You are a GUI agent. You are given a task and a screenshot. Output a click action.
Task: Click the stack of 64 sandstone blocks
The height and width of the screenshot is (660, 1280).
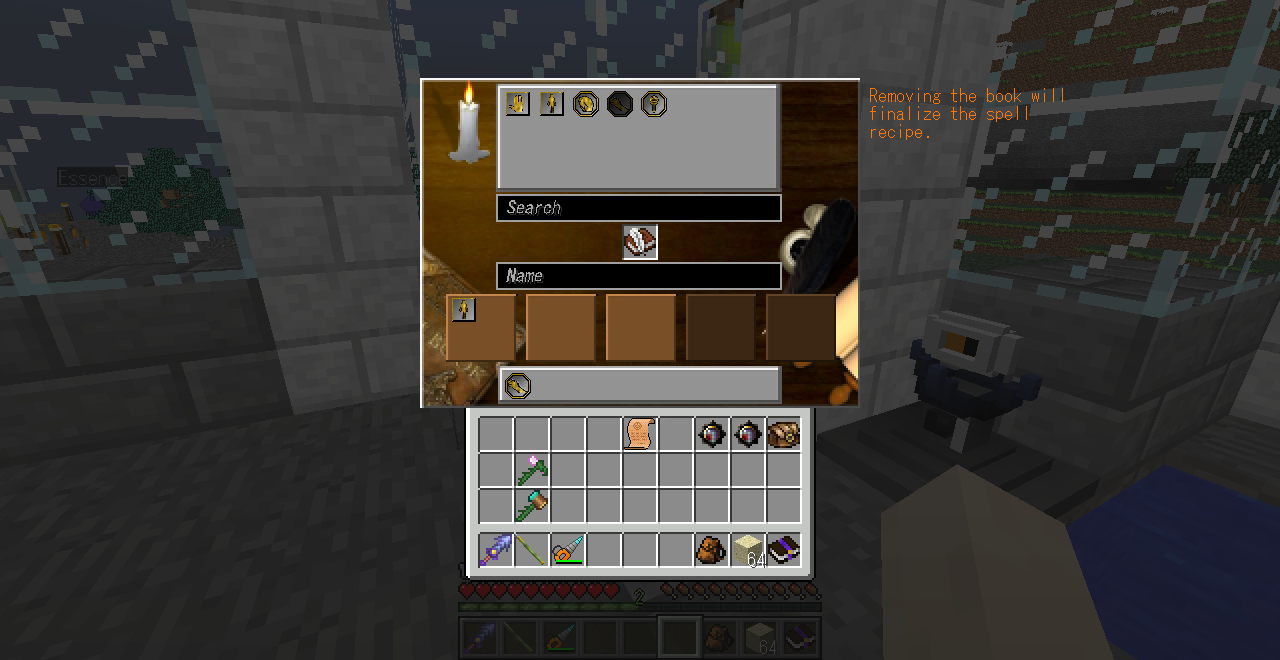pos(748,550)
